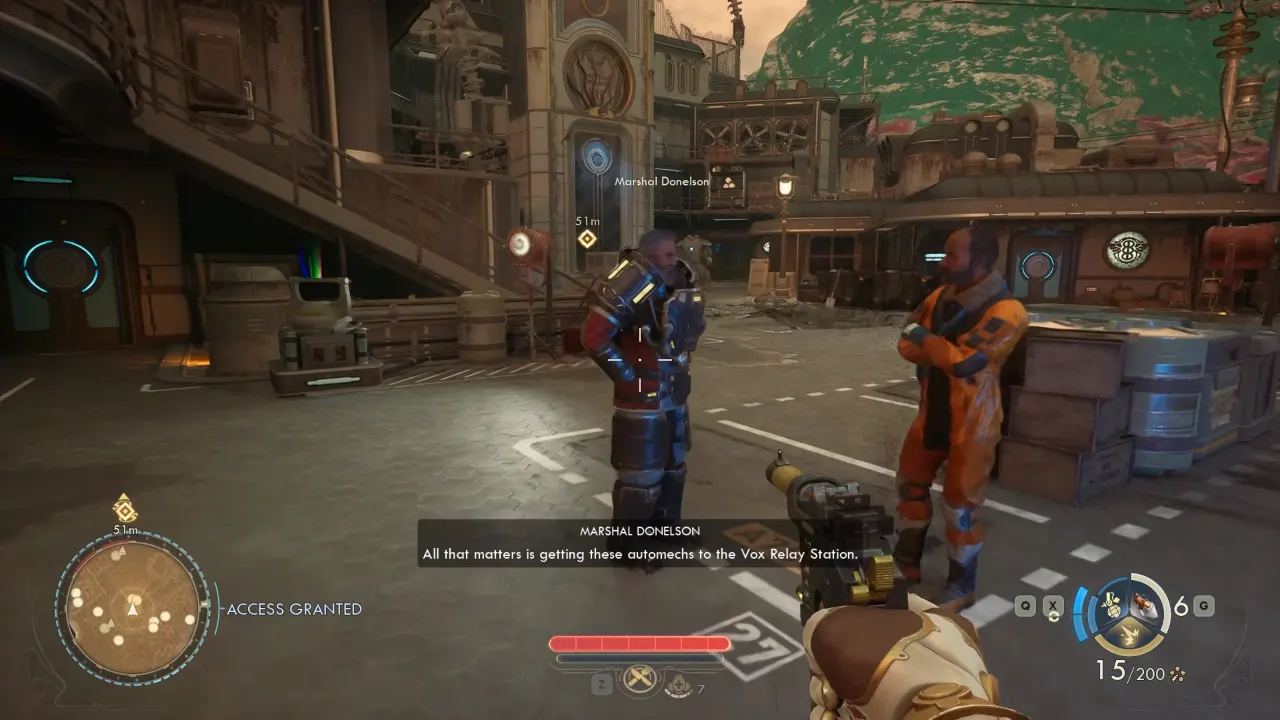
Task: Click the G key prompt beside the ammo counter
Action: click(1202, 605)
